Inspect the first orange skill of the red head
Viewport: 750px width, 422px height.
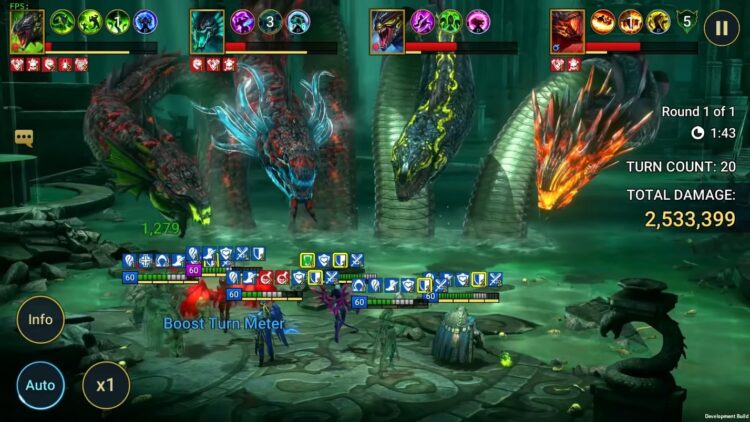coord(603,21)
